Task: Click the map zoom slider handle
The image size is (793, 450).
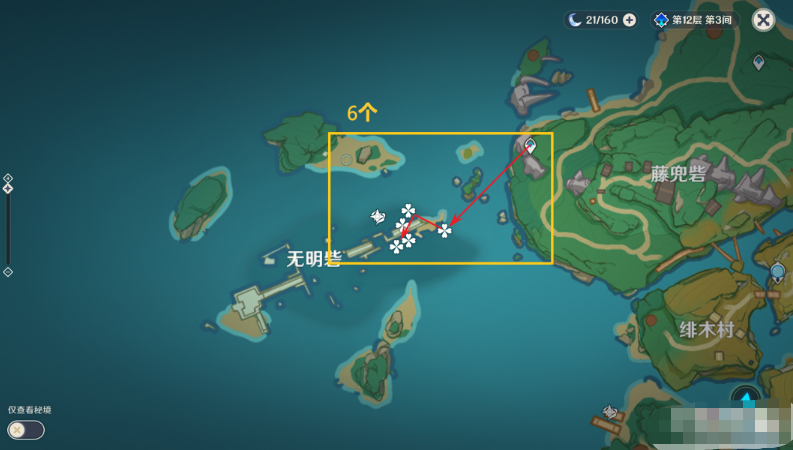Action: tap(8, 188)
